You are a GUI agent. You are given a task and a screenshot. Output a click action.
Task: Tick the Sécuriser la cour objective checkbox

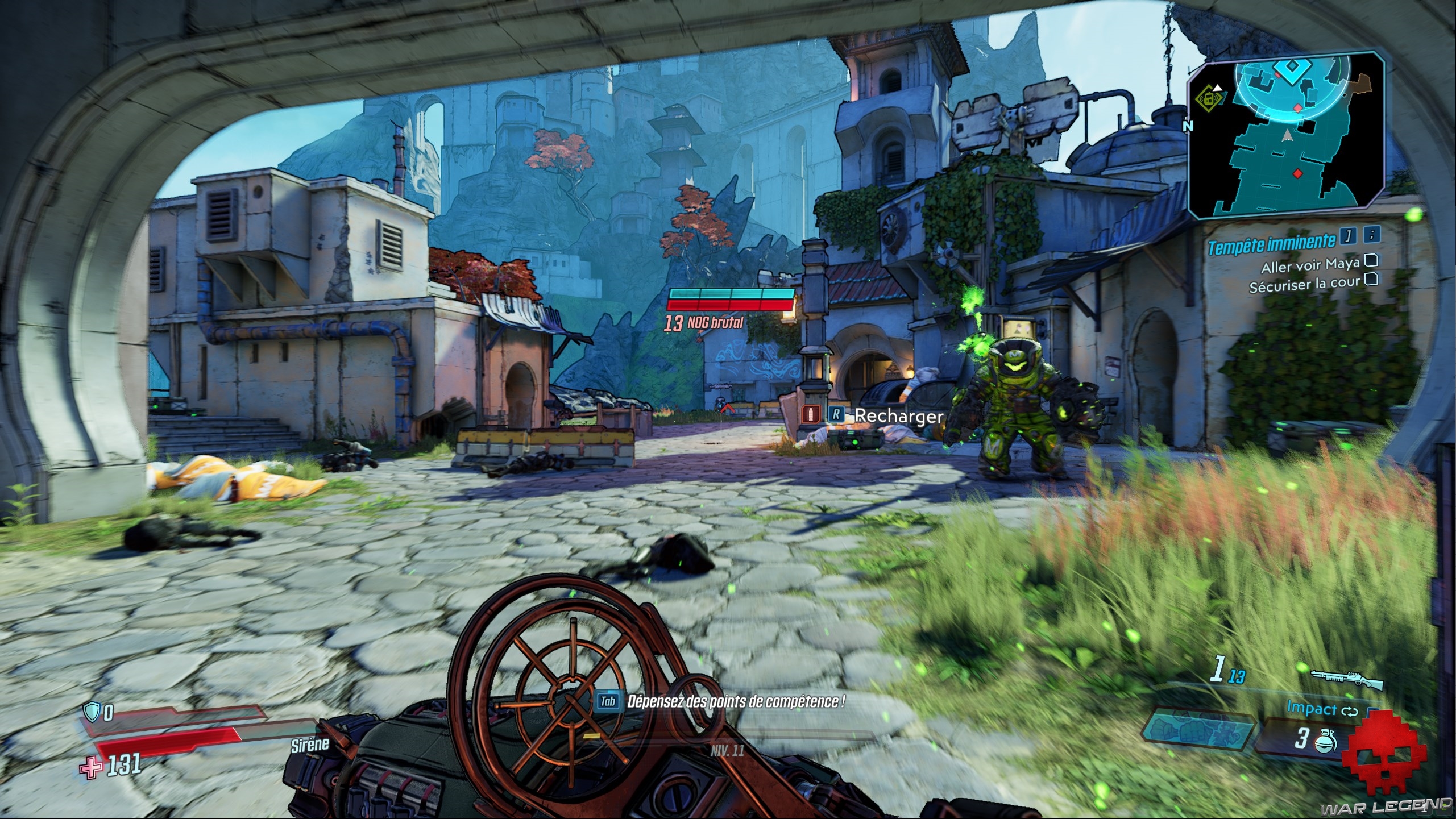1371,279
